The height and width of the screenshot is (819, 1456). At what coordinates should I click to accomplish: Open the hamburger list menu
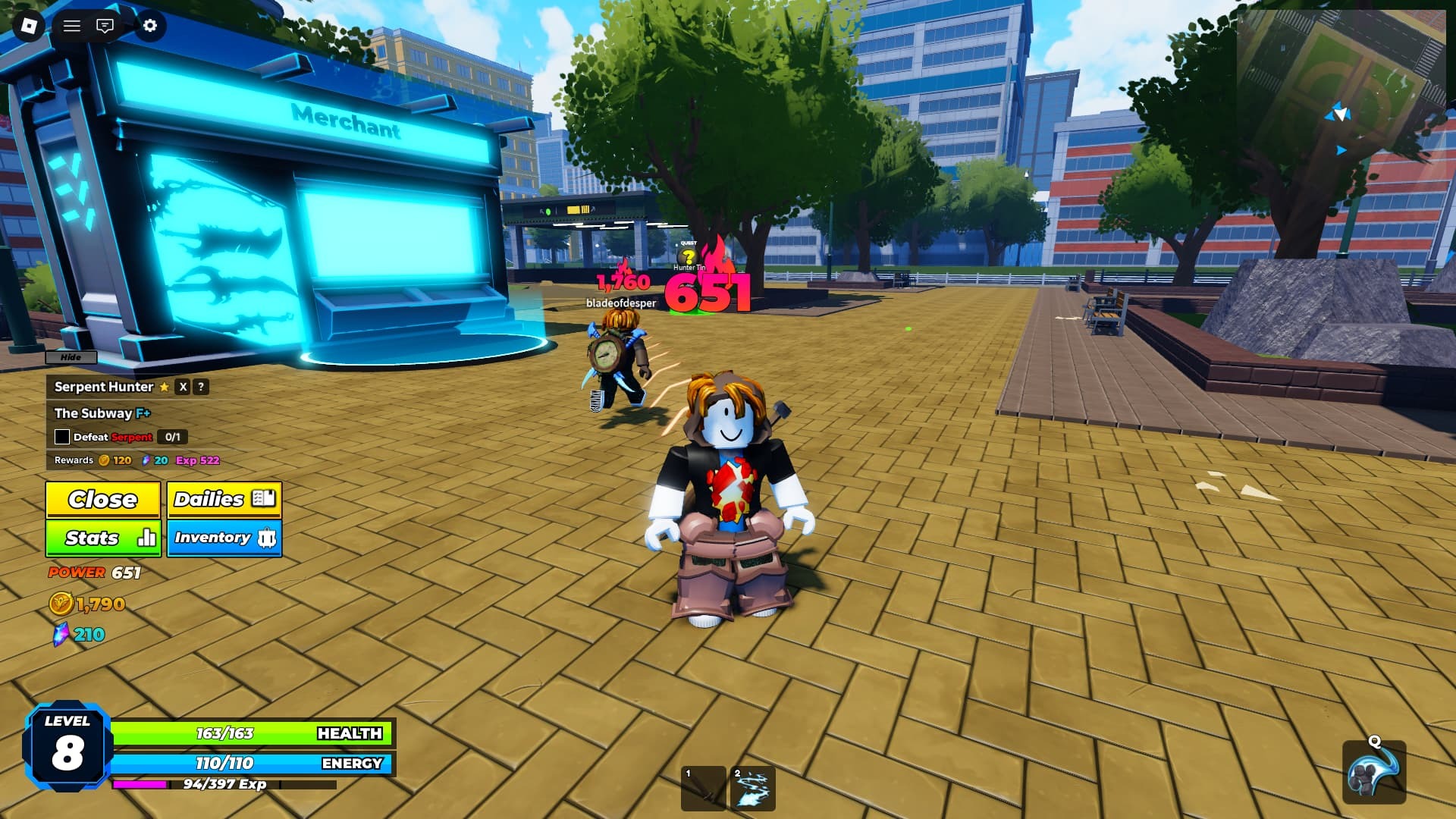click(x=72, y=26)
